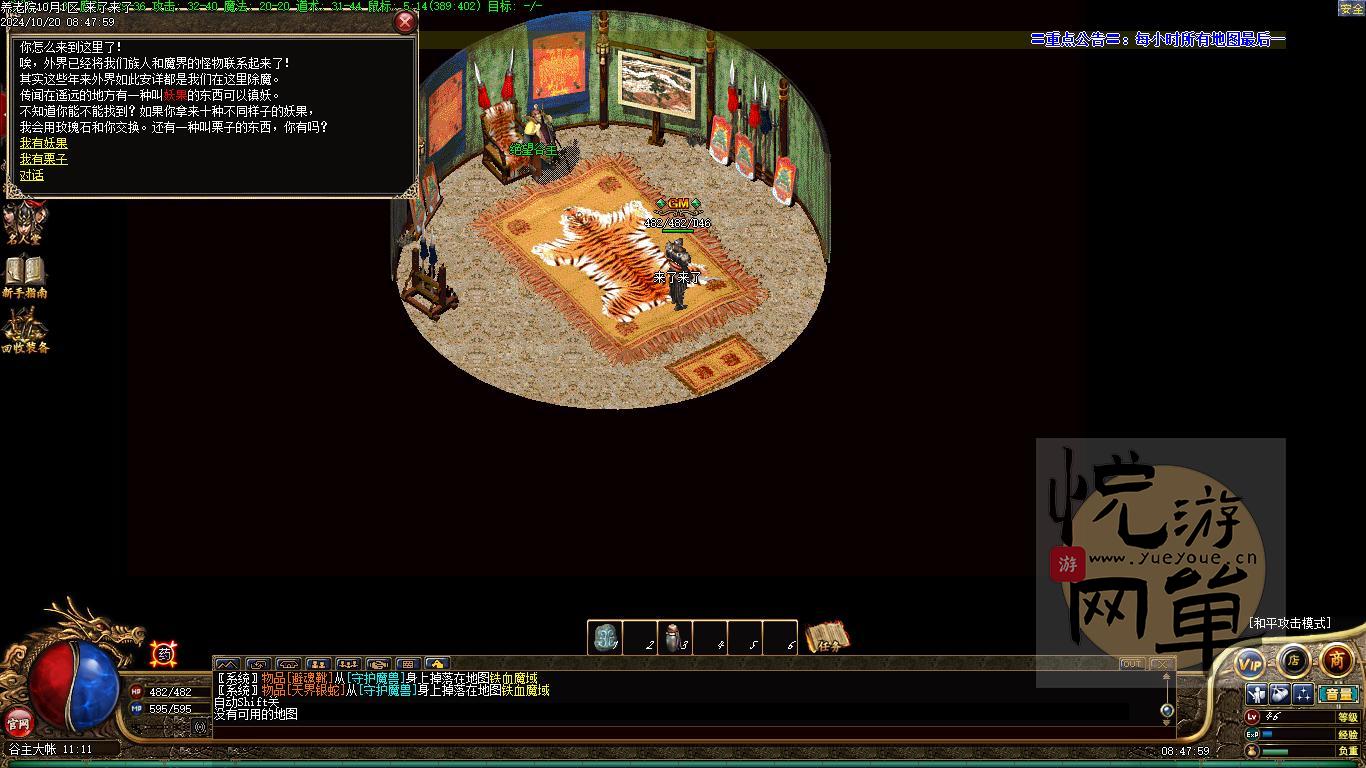1366x768 pixels.
Task: Open the 商 mall button
Action: click(x=1337, y=660)
